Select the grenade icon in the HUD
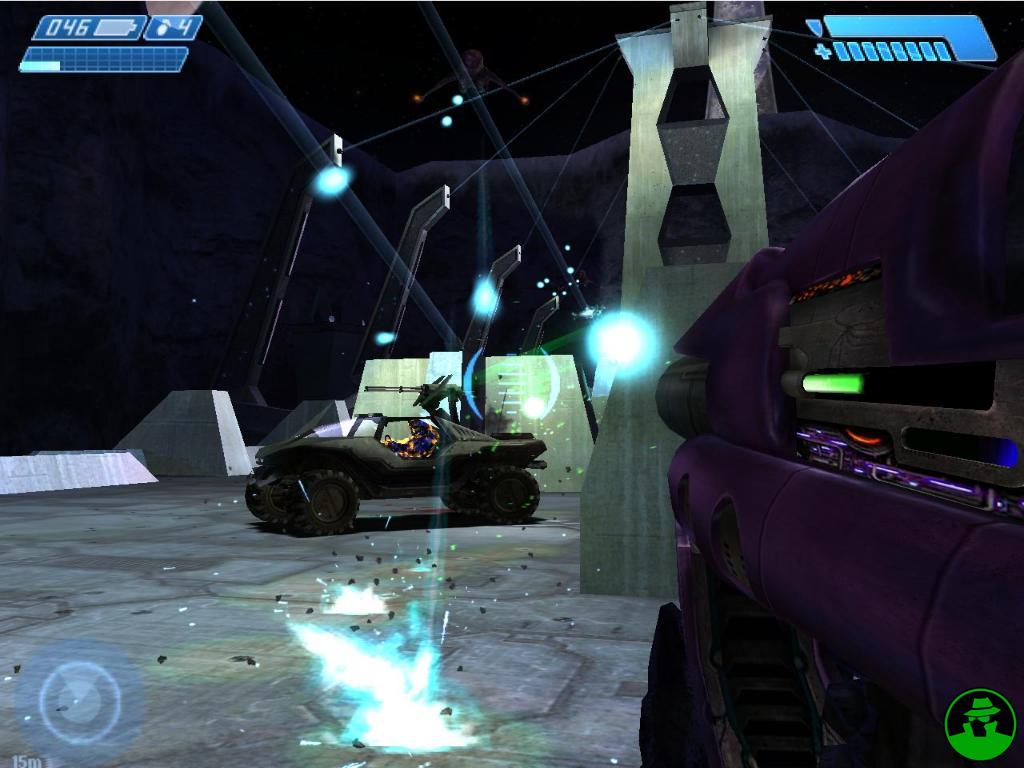 pos(162,28)
